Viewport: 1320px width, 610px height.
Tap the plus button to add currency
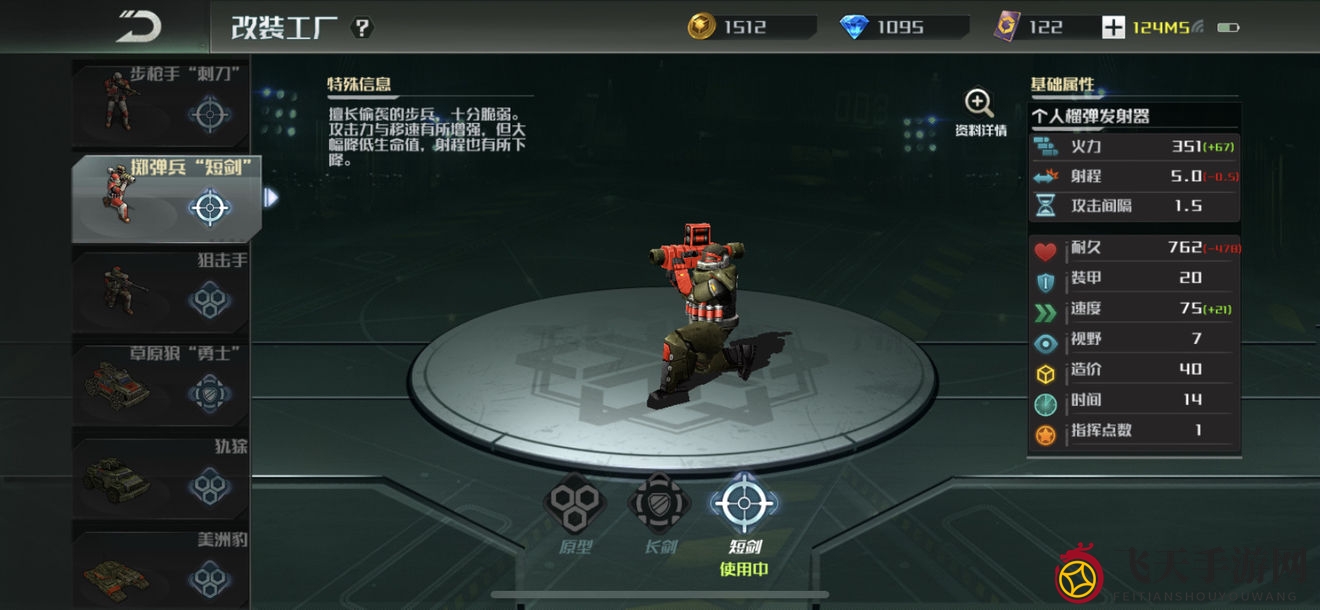pos(1113,28)
